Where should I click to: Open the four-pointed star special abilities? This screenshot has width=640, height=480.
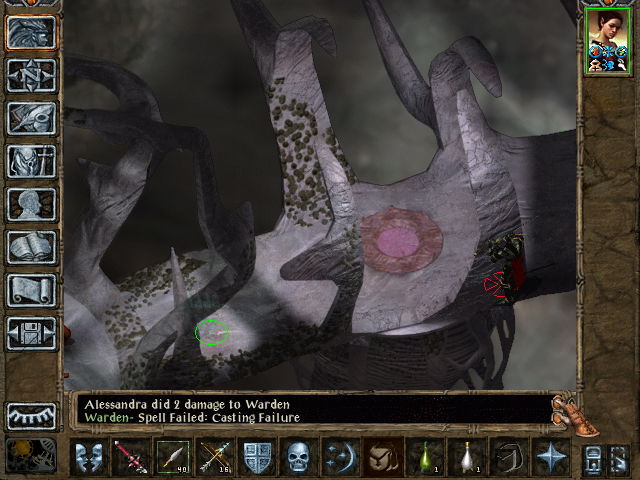pos(551,457)
